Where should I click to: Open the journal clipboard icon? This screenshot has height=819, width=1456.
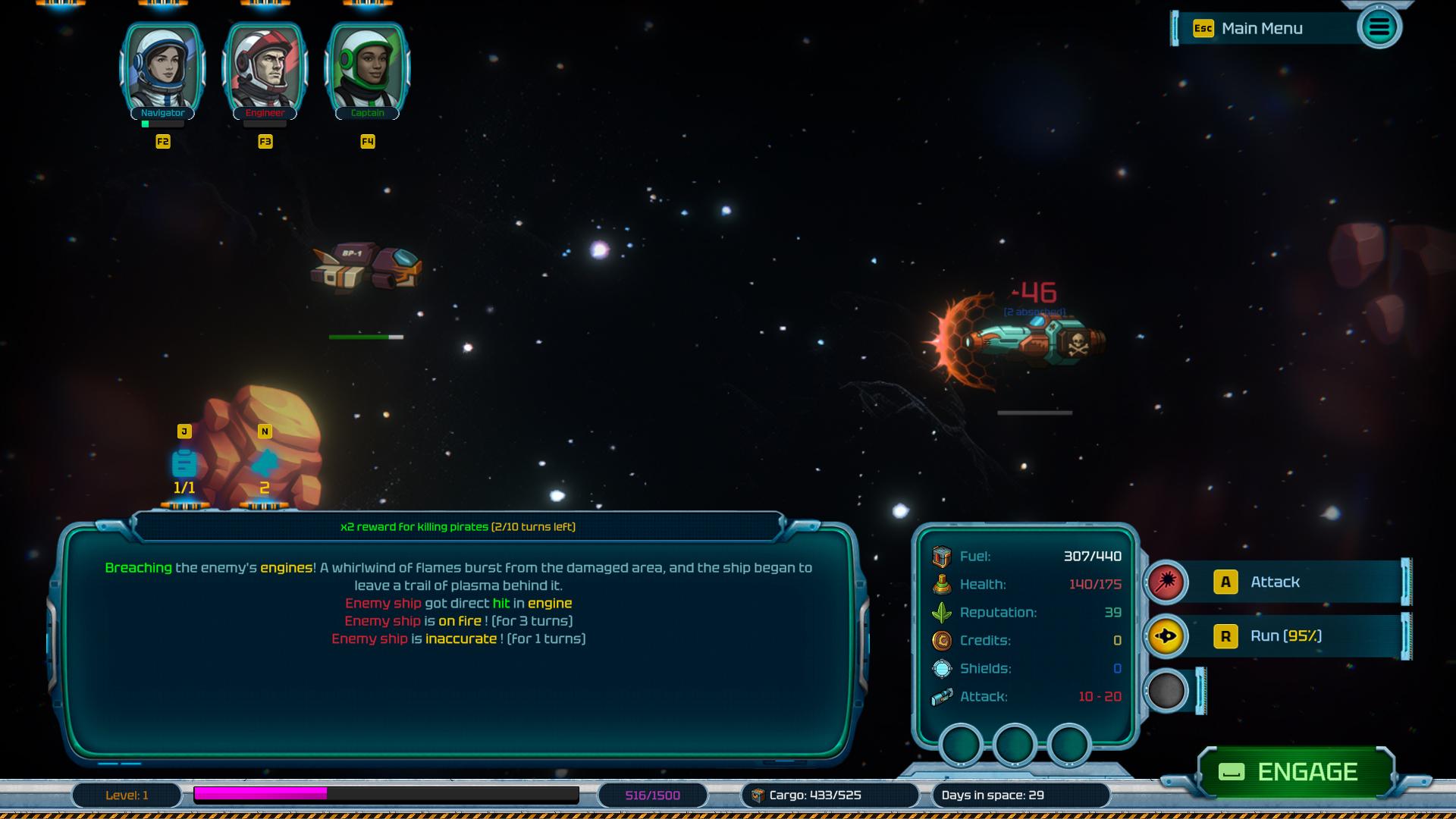184,463
